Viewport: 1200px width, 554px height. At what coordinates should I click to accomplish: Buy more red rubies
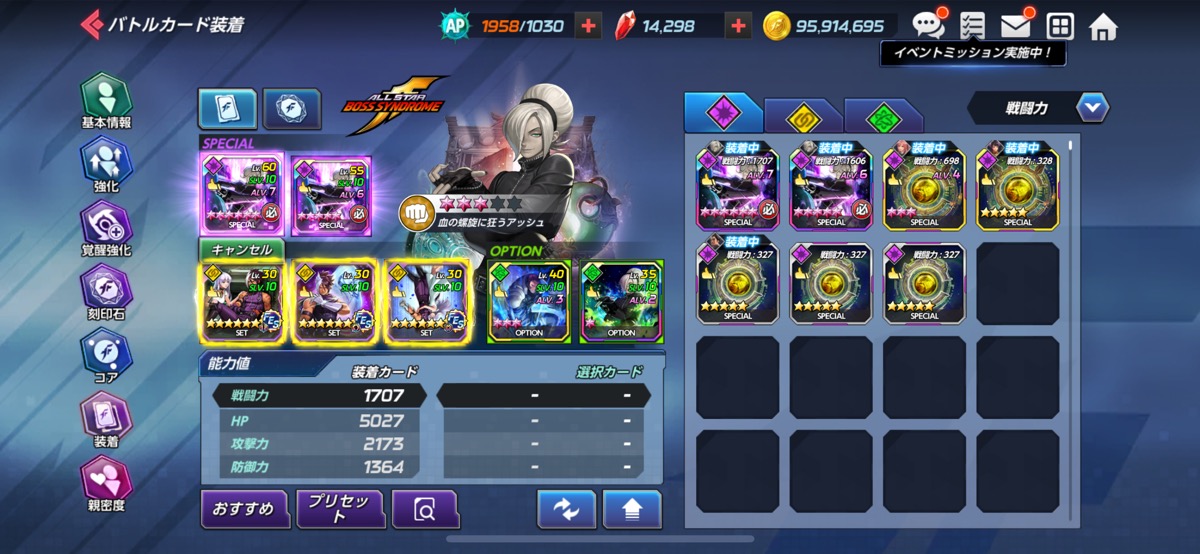click(x=738, y=26)
